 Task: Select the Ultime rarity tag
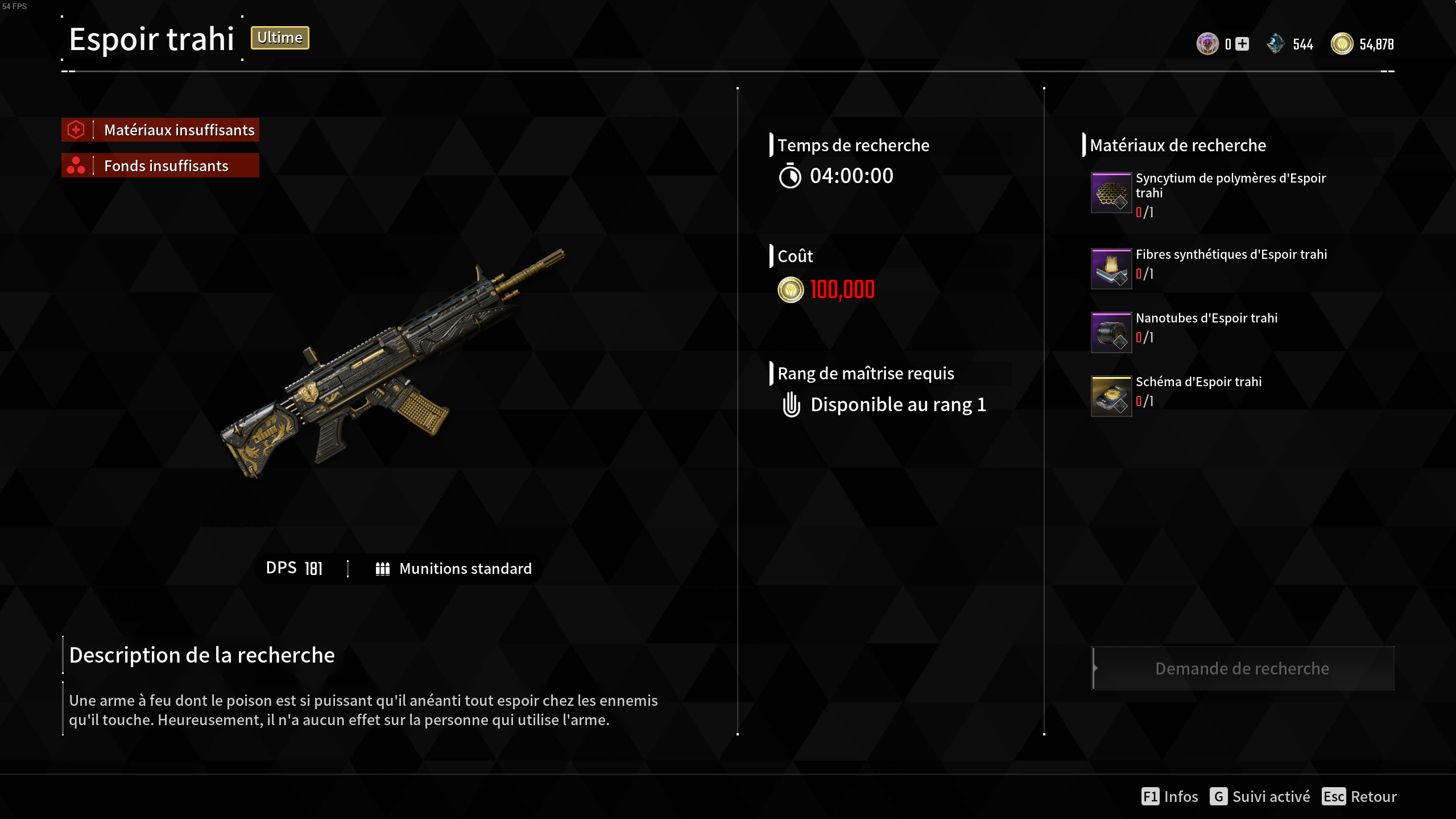(279, 38)
